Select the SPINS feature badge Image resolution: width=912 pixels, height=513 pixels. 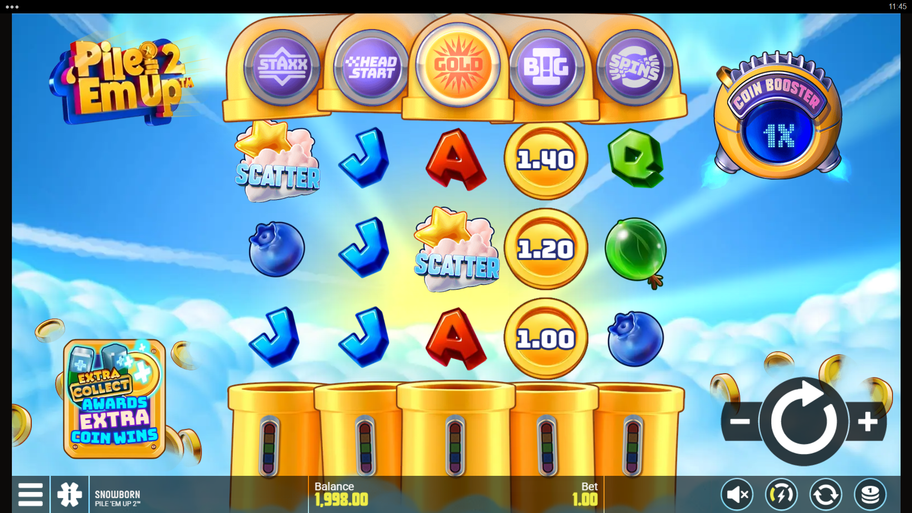tap(633, 67)
